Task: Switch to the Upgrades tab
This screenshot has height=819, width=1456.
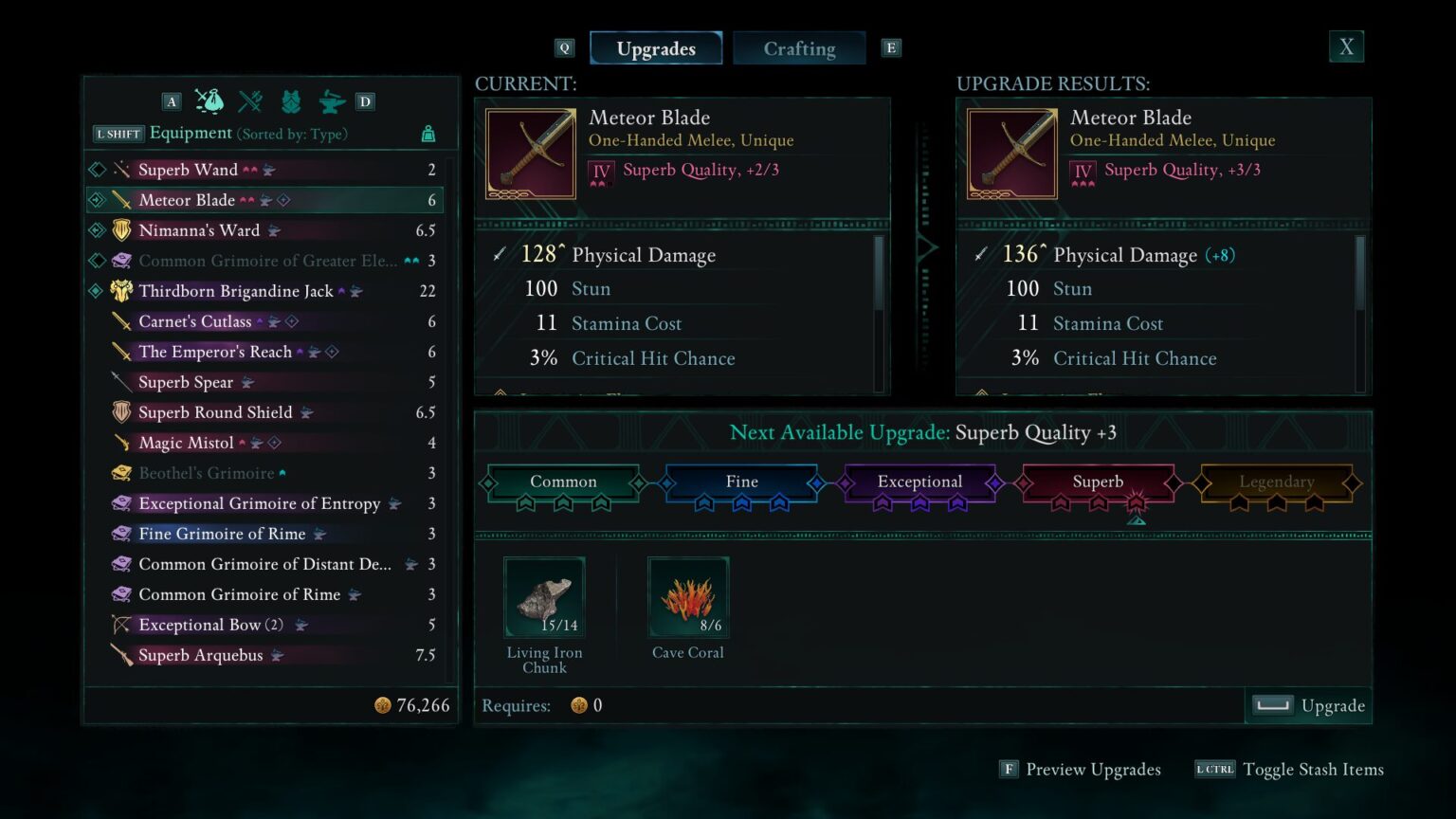Action: (656, 47)
